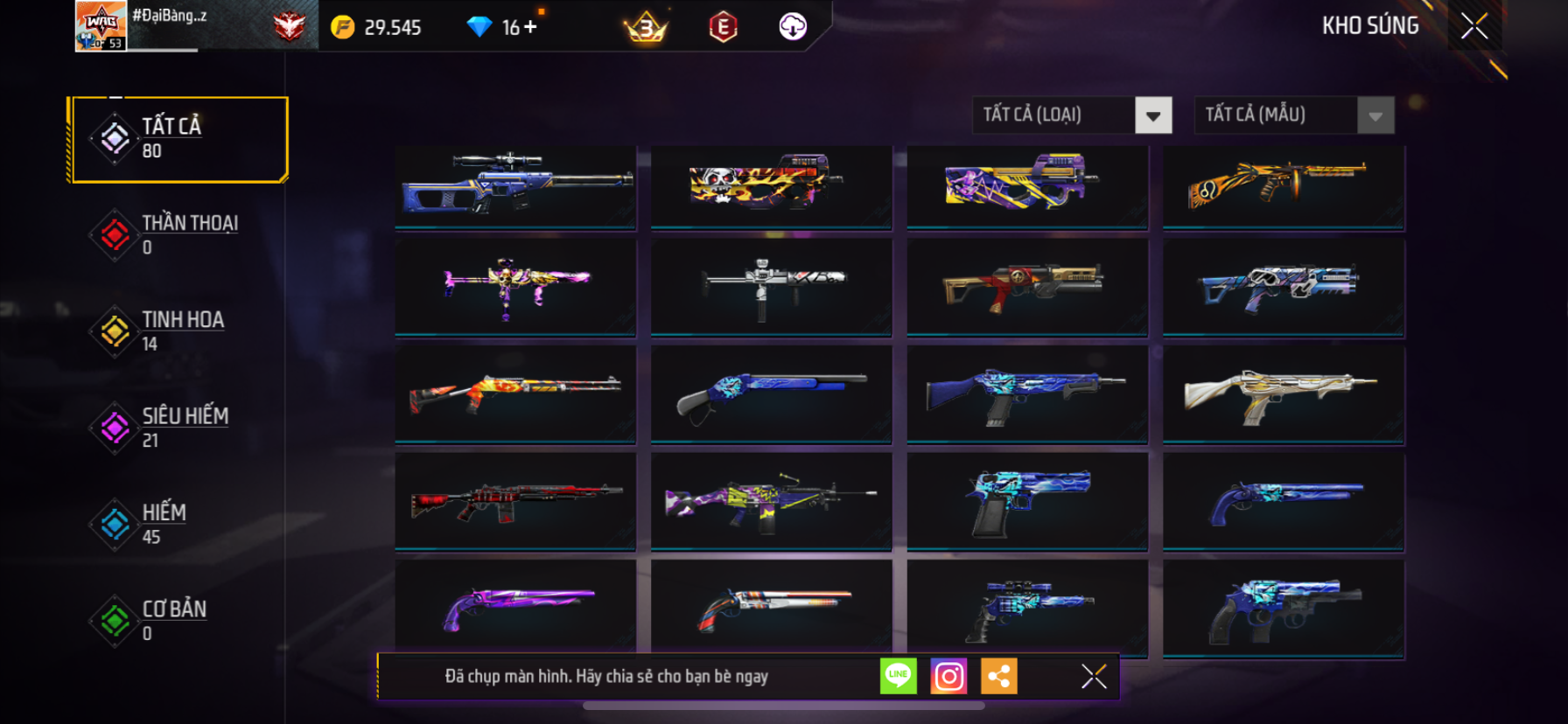
Task: Tap the orange share icon
Action: [998, 676]
